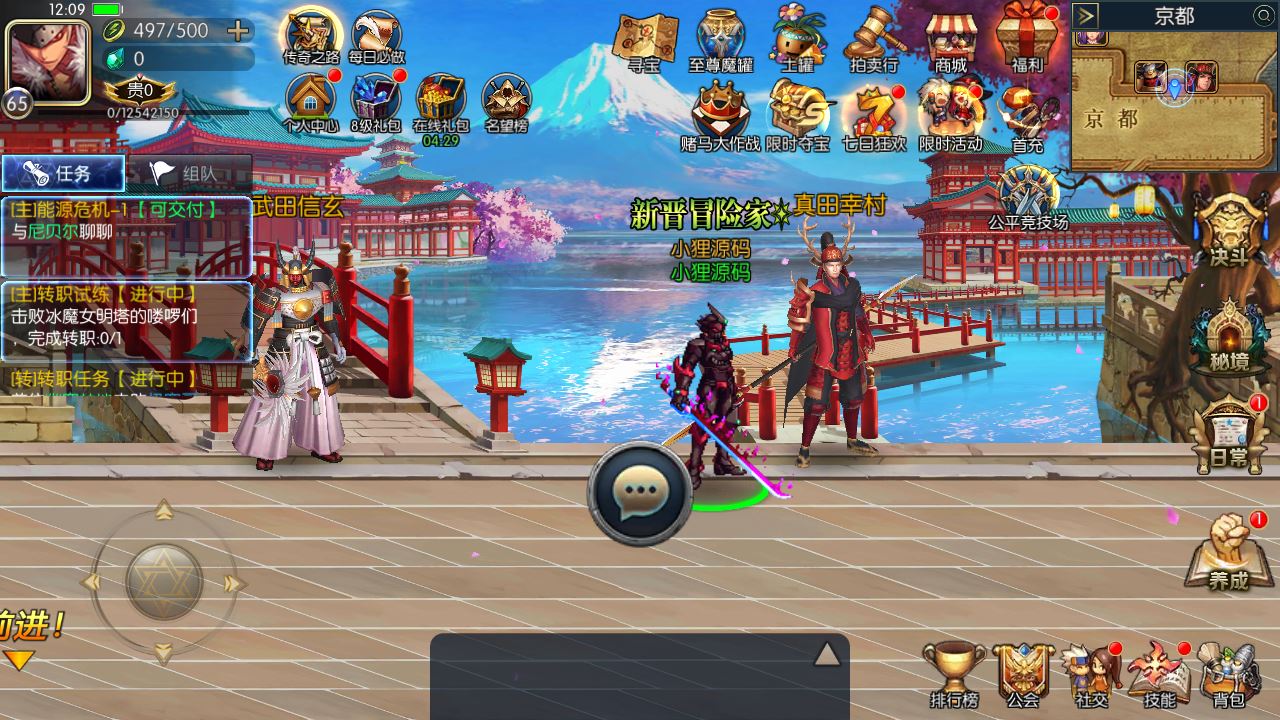Screen dimensions: 1280x720
Task: Toggle the chat window with speech bubble
Action: point(641,493)
